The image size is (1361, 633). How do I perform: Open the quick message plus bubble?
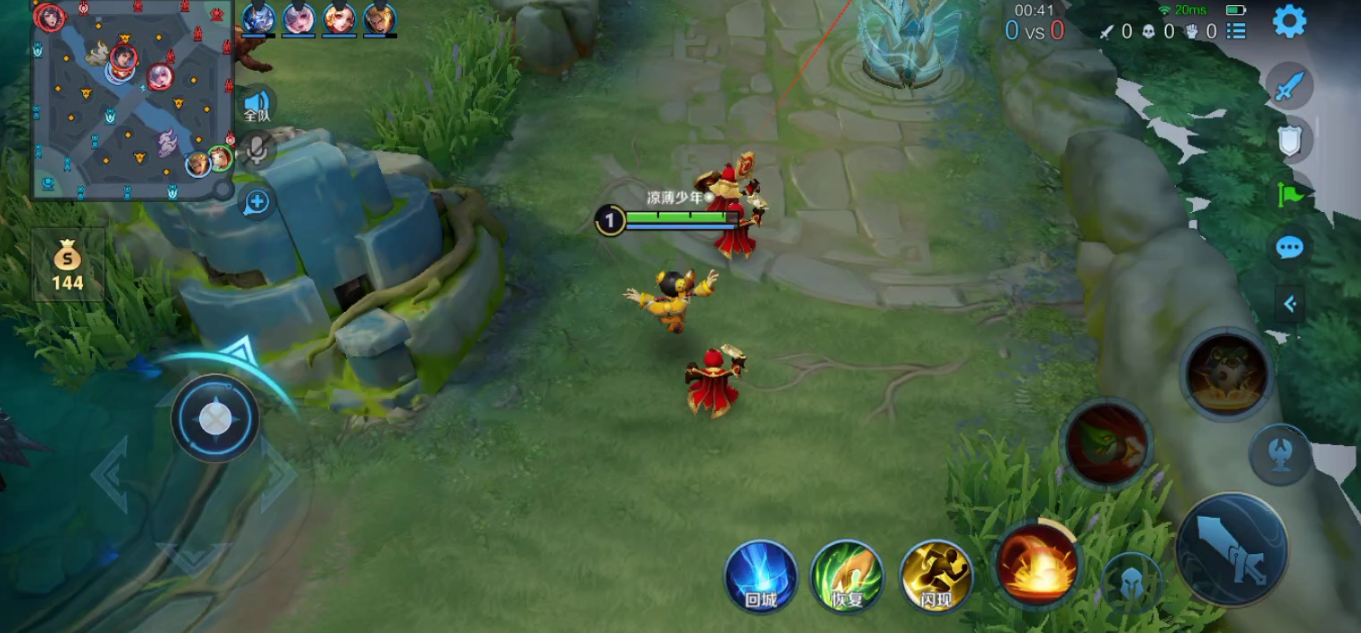(257, 202)
